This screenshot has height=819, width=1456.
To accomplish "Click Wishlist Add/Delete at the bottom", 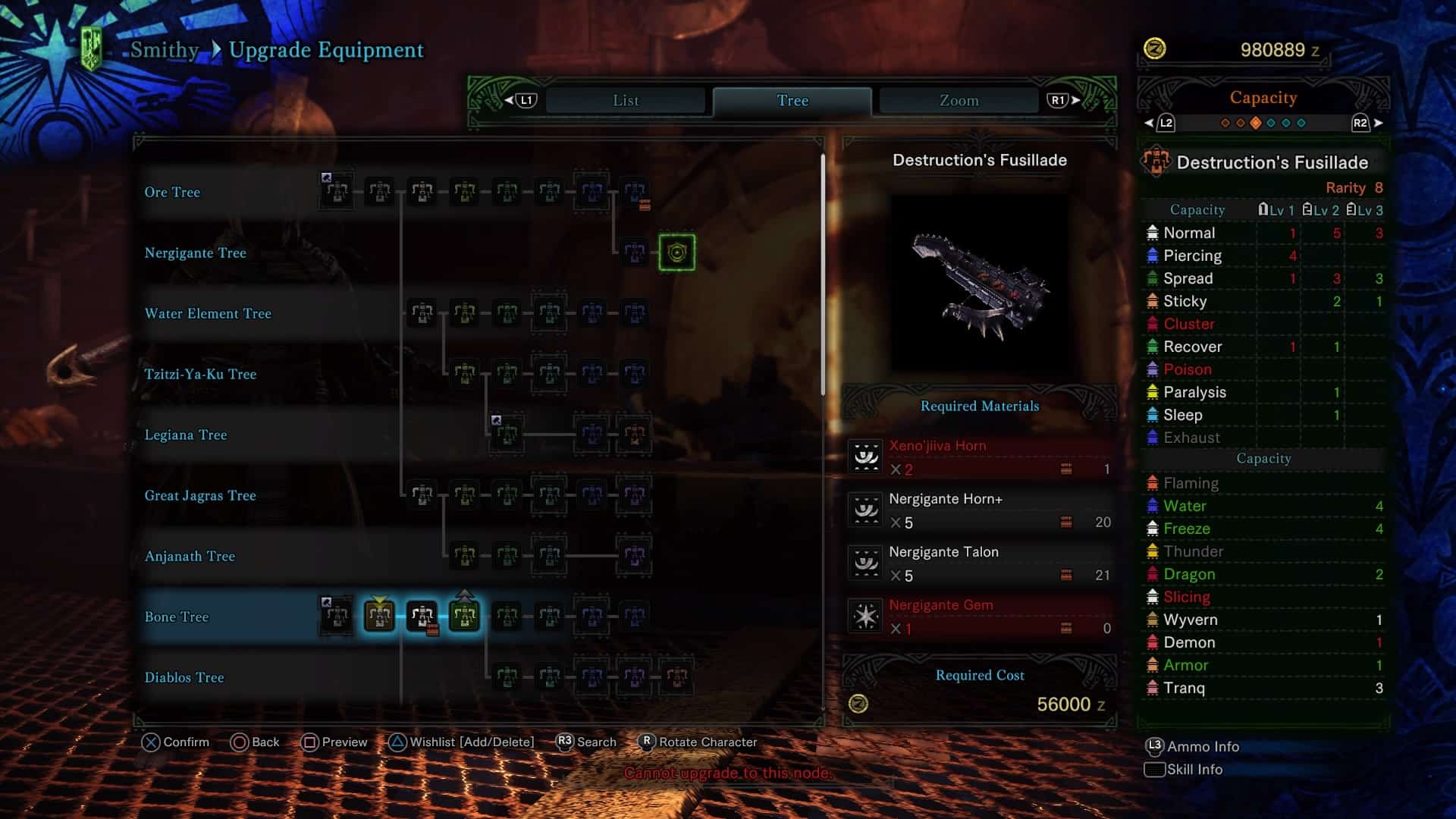I will (x=464, y=742).
